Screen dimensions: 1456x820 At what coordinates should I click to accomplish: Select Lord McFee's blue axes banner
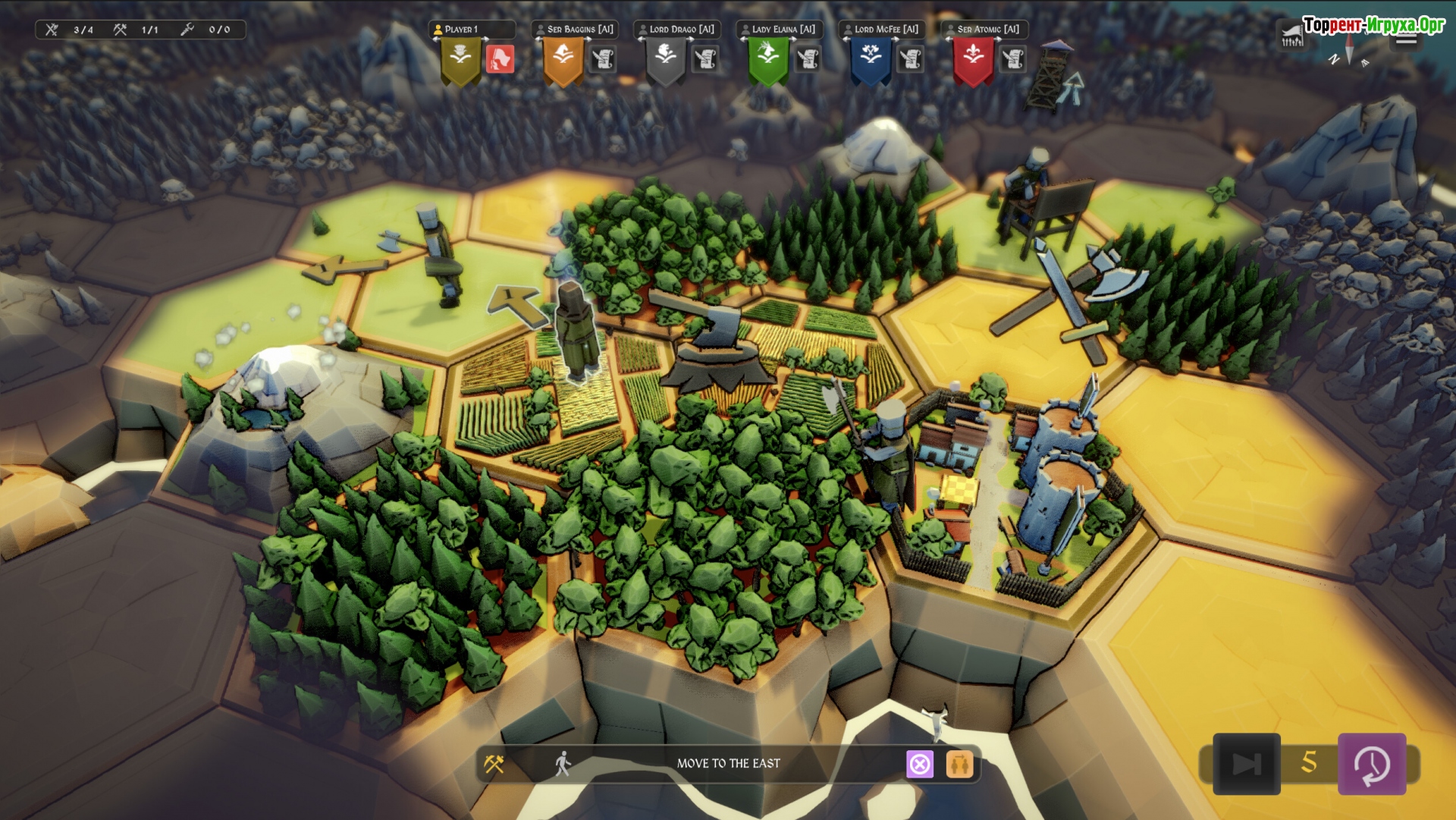pyautogui.click(x=871, y=59)
